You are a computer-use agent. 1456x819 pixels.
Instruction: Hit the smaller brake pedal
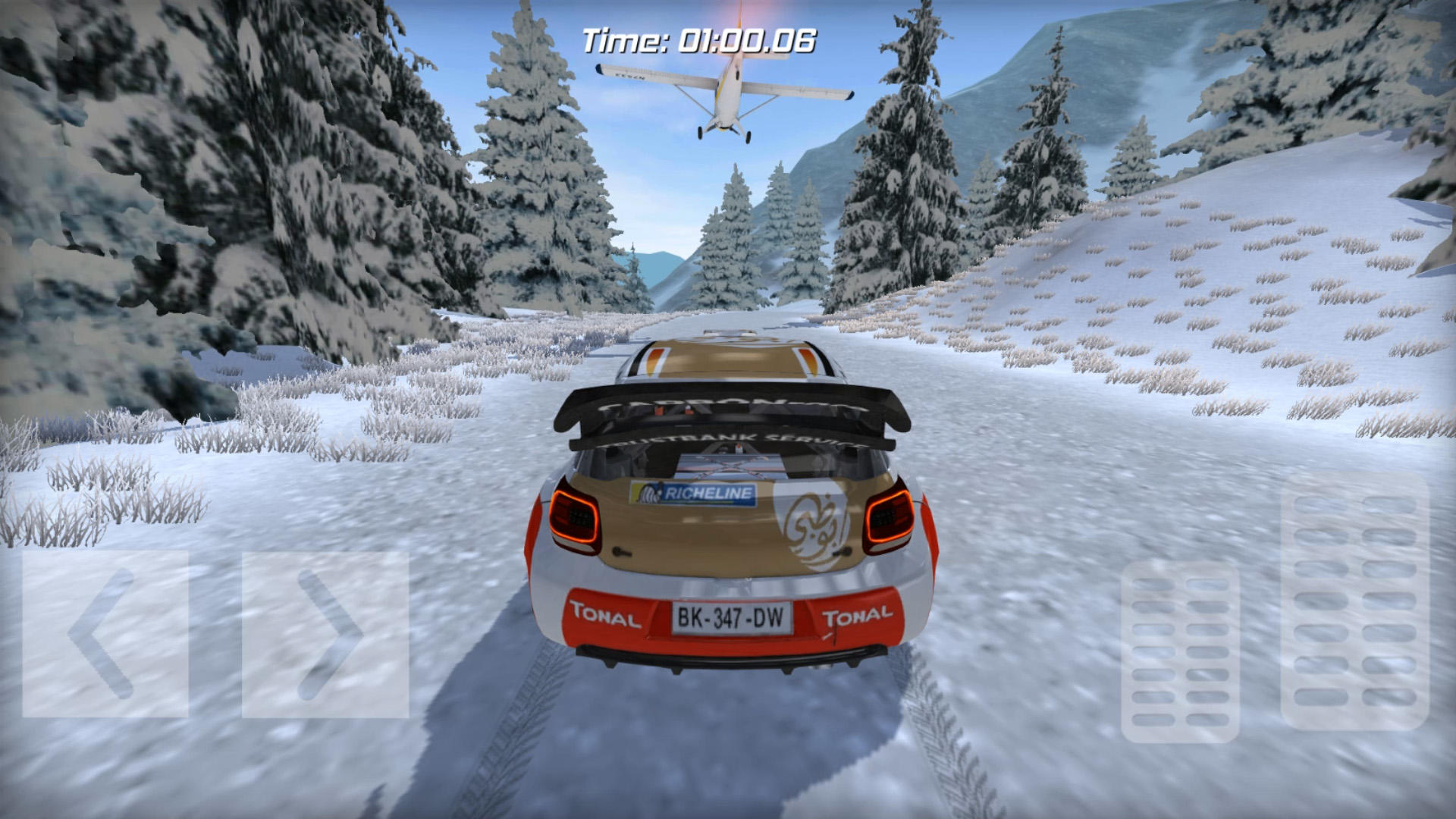tap(1180, 652)
